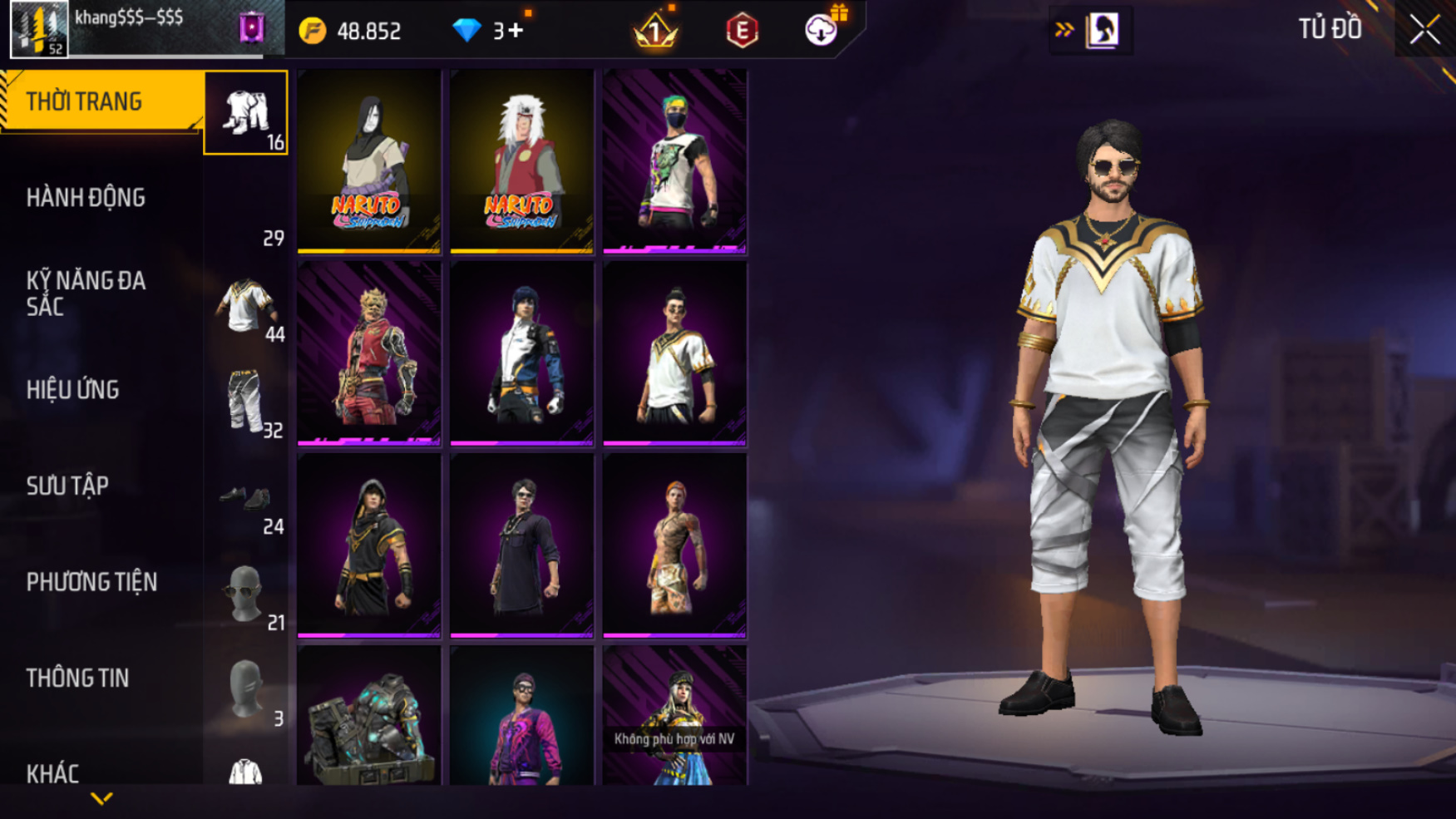
Task: Pick the green-haired masked outfit
Action: click(x=674, y=160)
